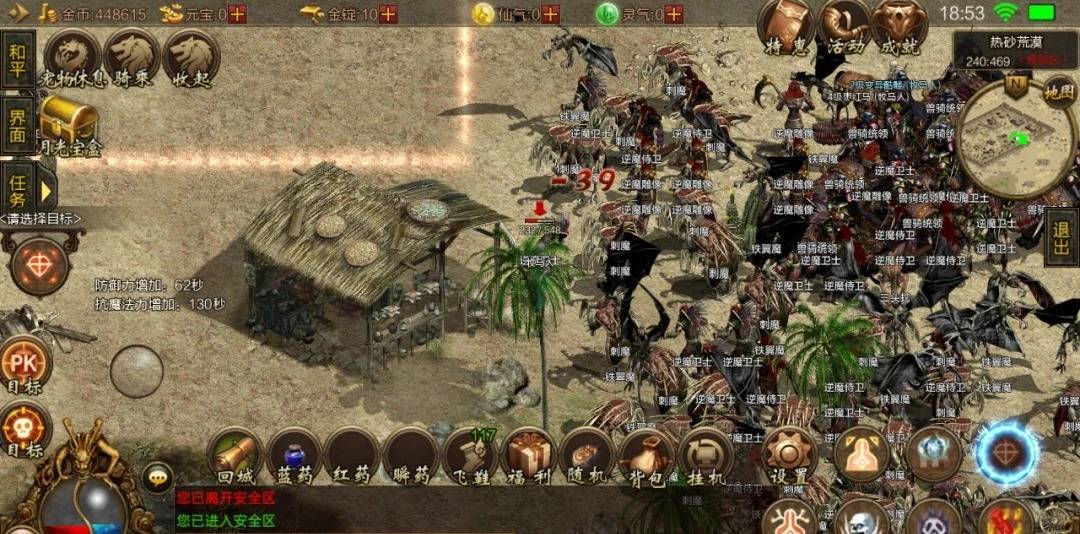Toggle the 和平 peace mode tab
Viewport: 1080px width, 534px height.
click(18, 60)
